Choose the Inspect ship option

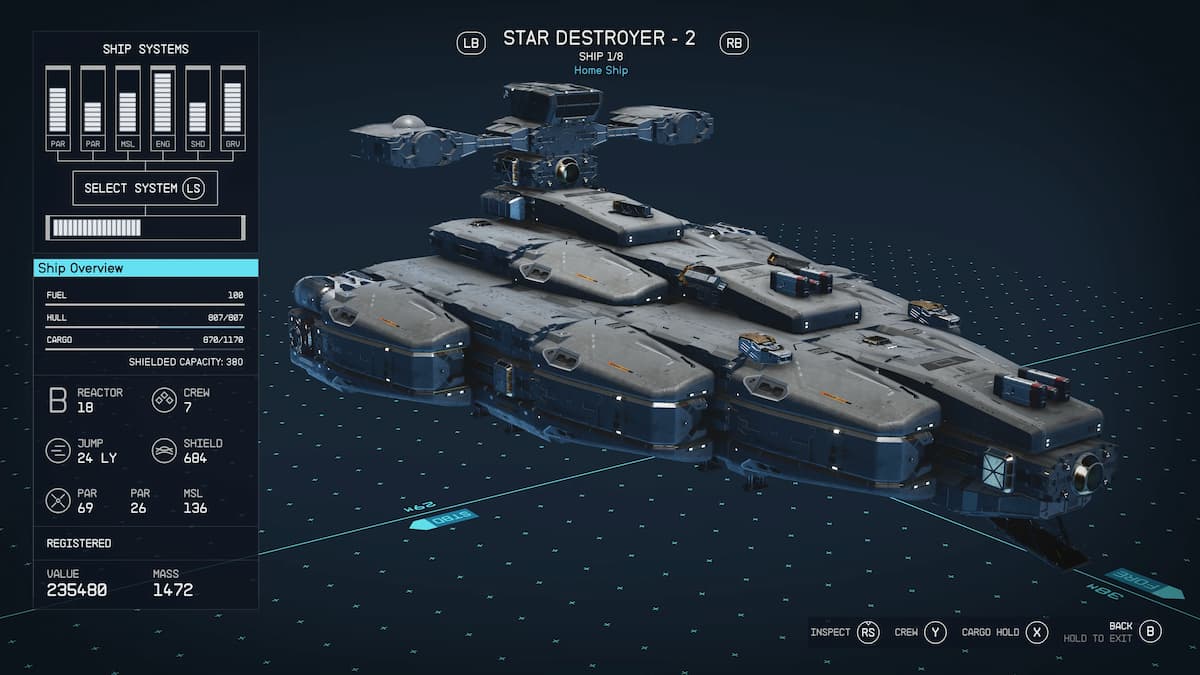point(845,632)
